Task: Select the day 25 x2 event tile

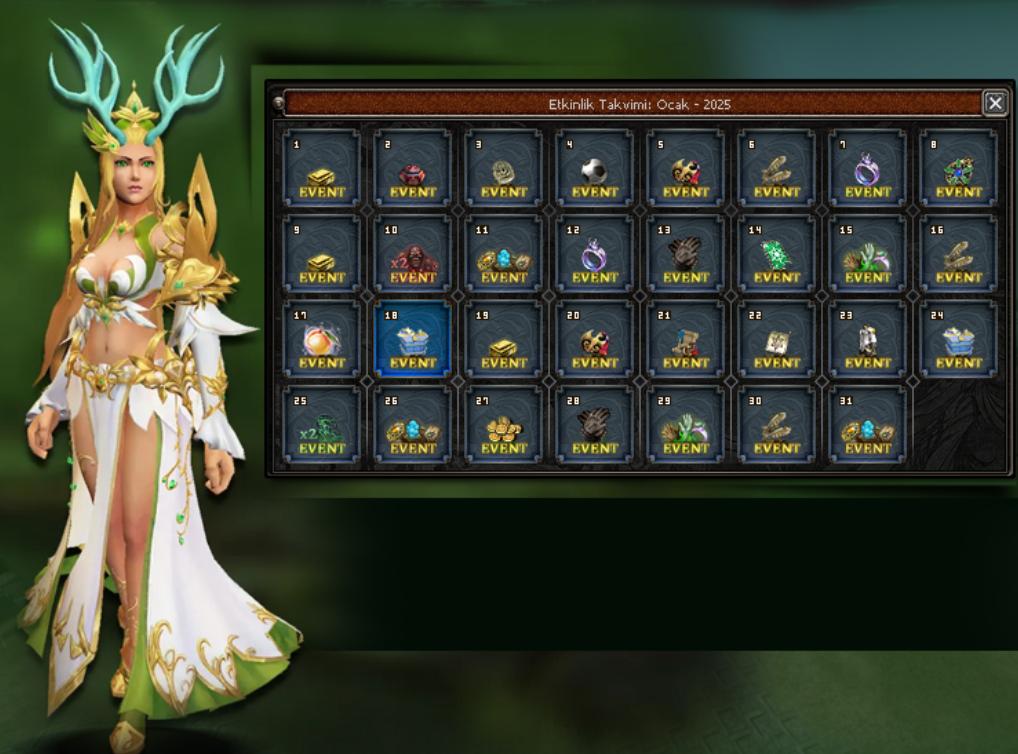Action: pos(322,425)
